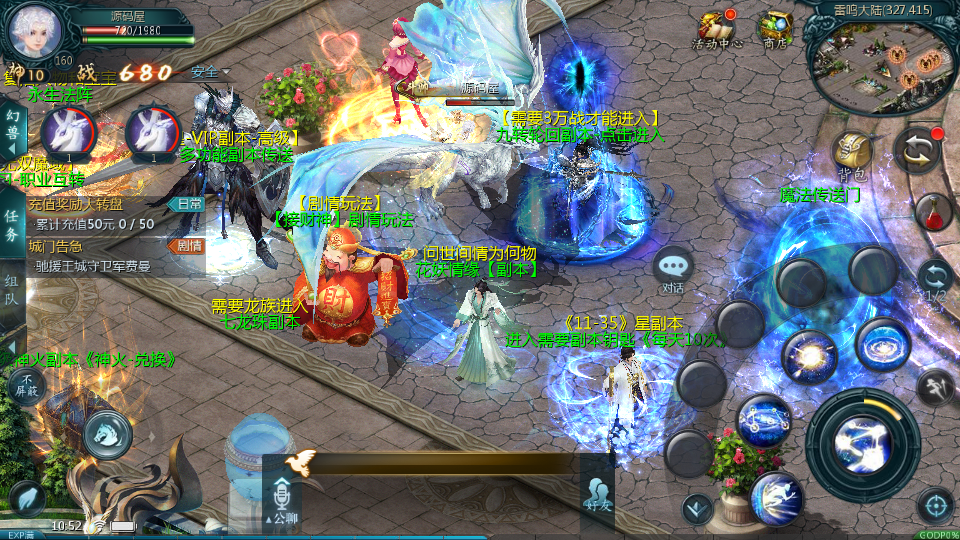Tap the crosshair target-lock button

point(935,505)
